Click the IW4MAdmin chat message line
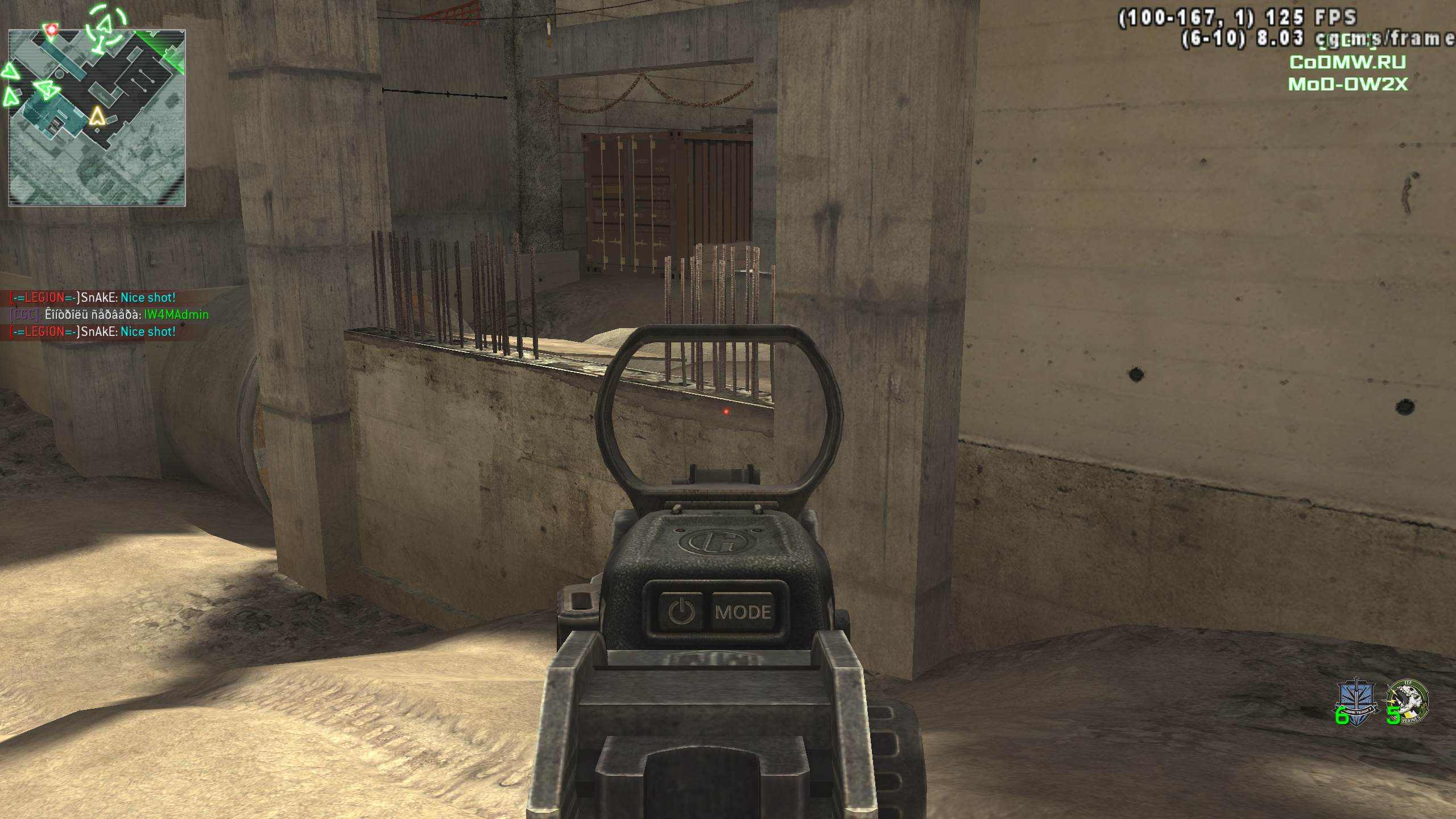Screen dimensions: 1456x819 pyautogui.click(x=109, y=315)
